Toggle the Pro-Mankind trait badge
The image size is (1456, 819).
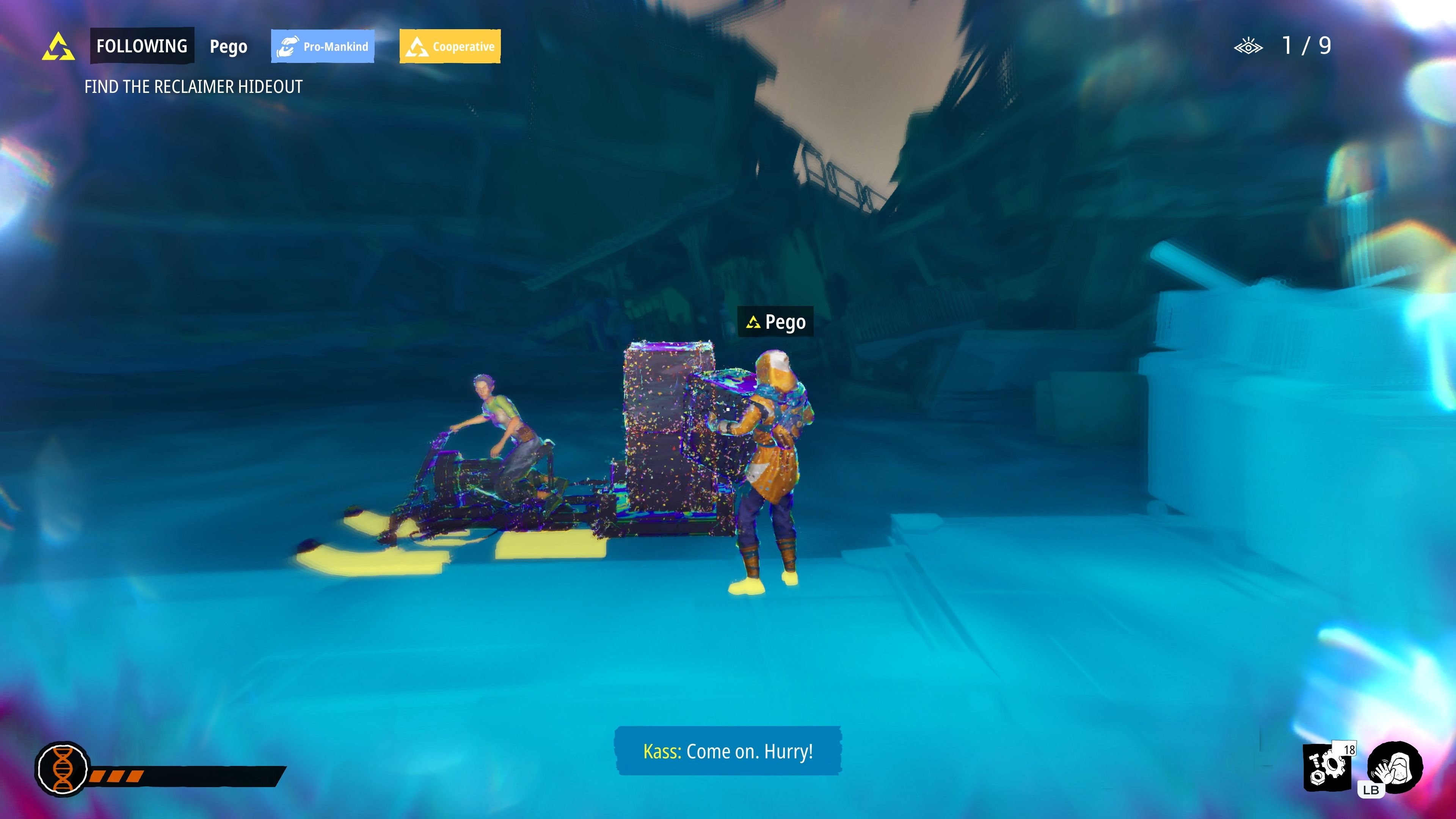[x=322, y=46]
